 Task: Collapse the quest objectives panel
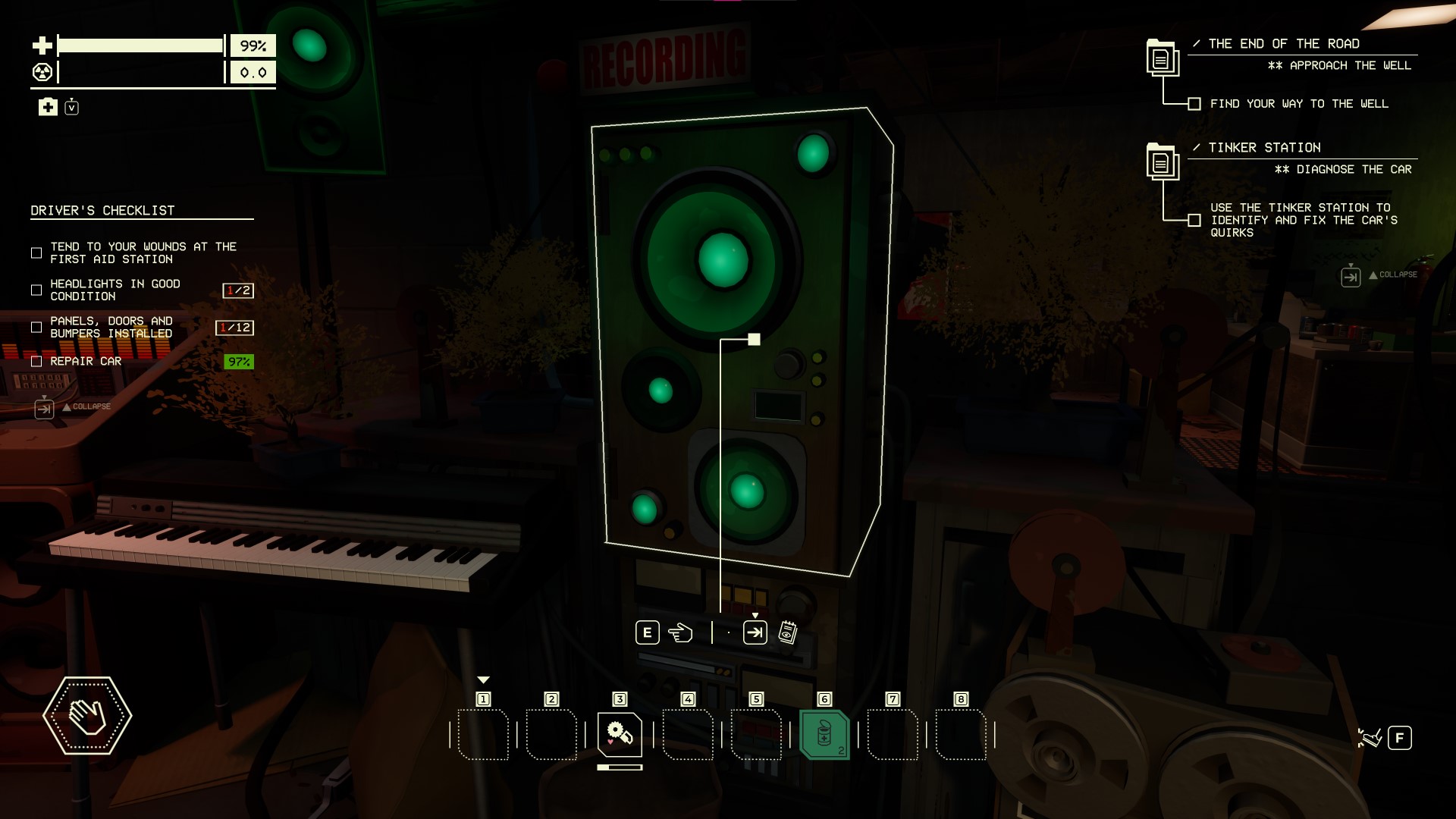[x=1351, y=277]
